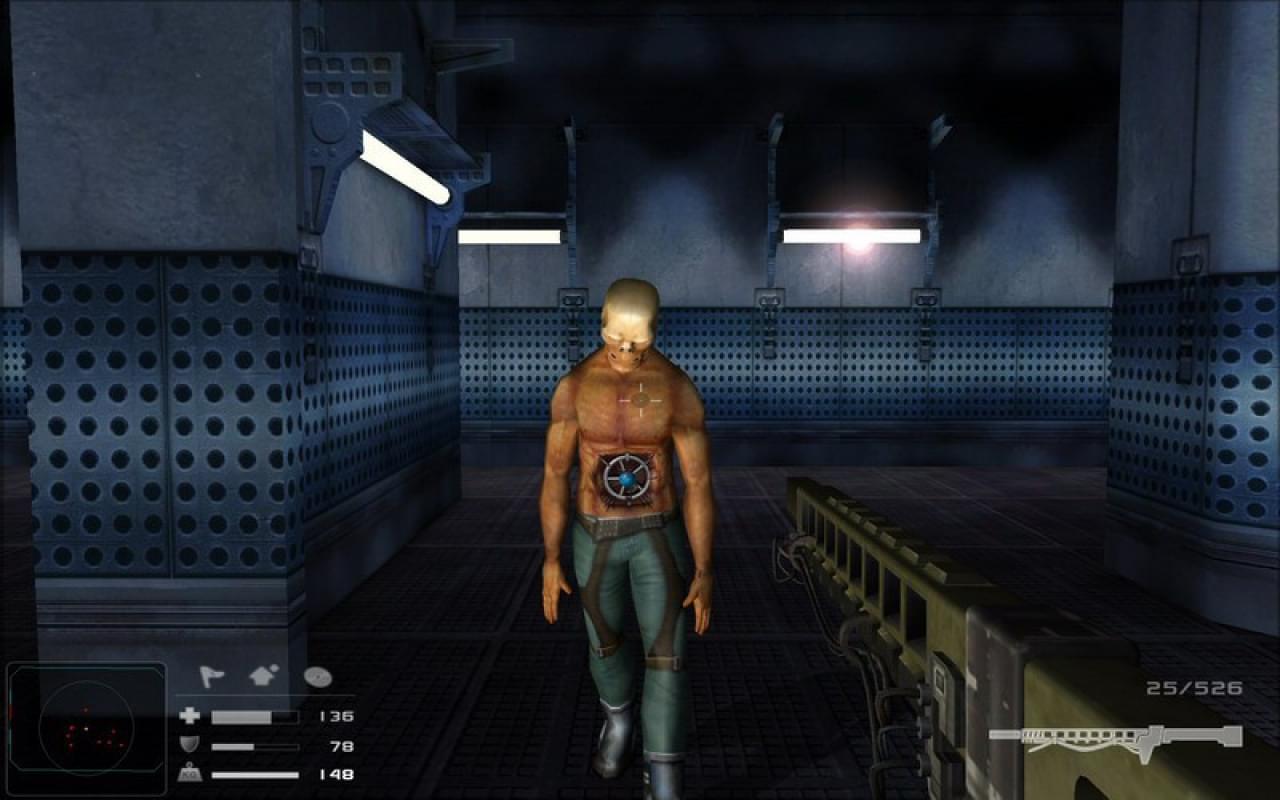Click the house base icon on the HUD
1280x800 pixels.
click(x=263, y=677)
